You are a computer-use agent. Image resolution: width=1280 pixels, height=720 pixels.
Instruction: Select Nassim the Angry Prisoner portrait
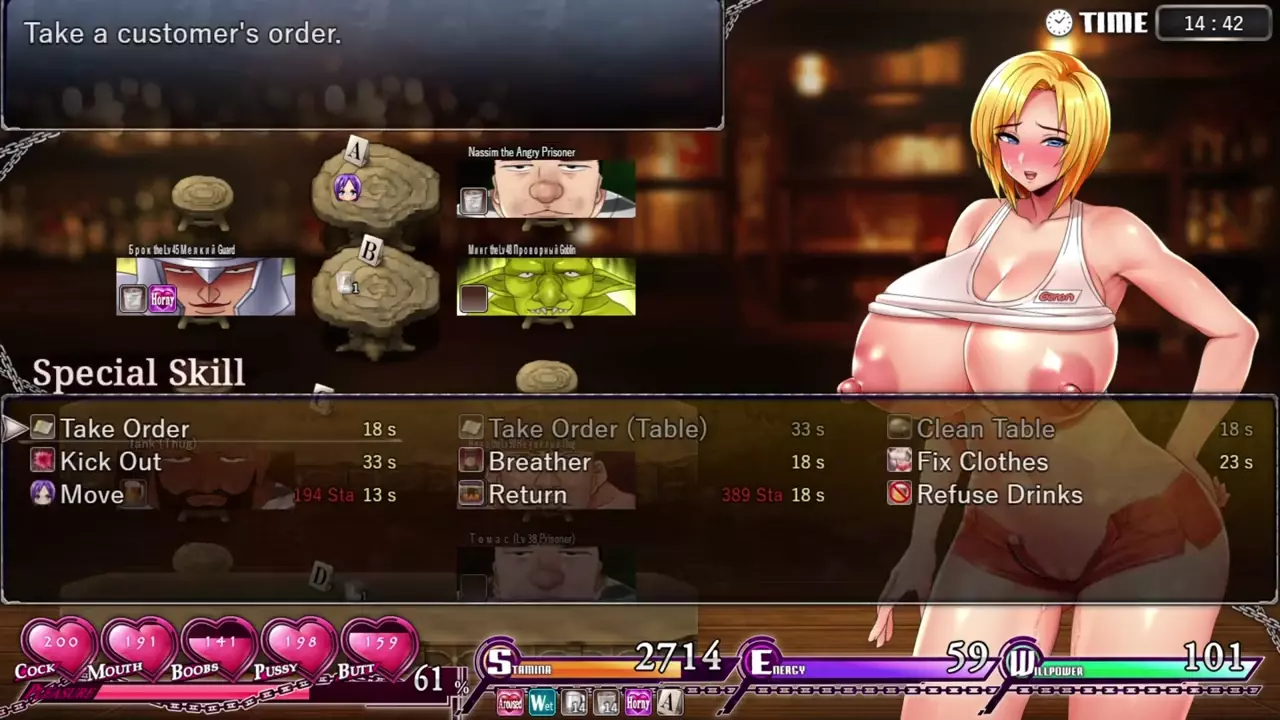coord(546,189)
